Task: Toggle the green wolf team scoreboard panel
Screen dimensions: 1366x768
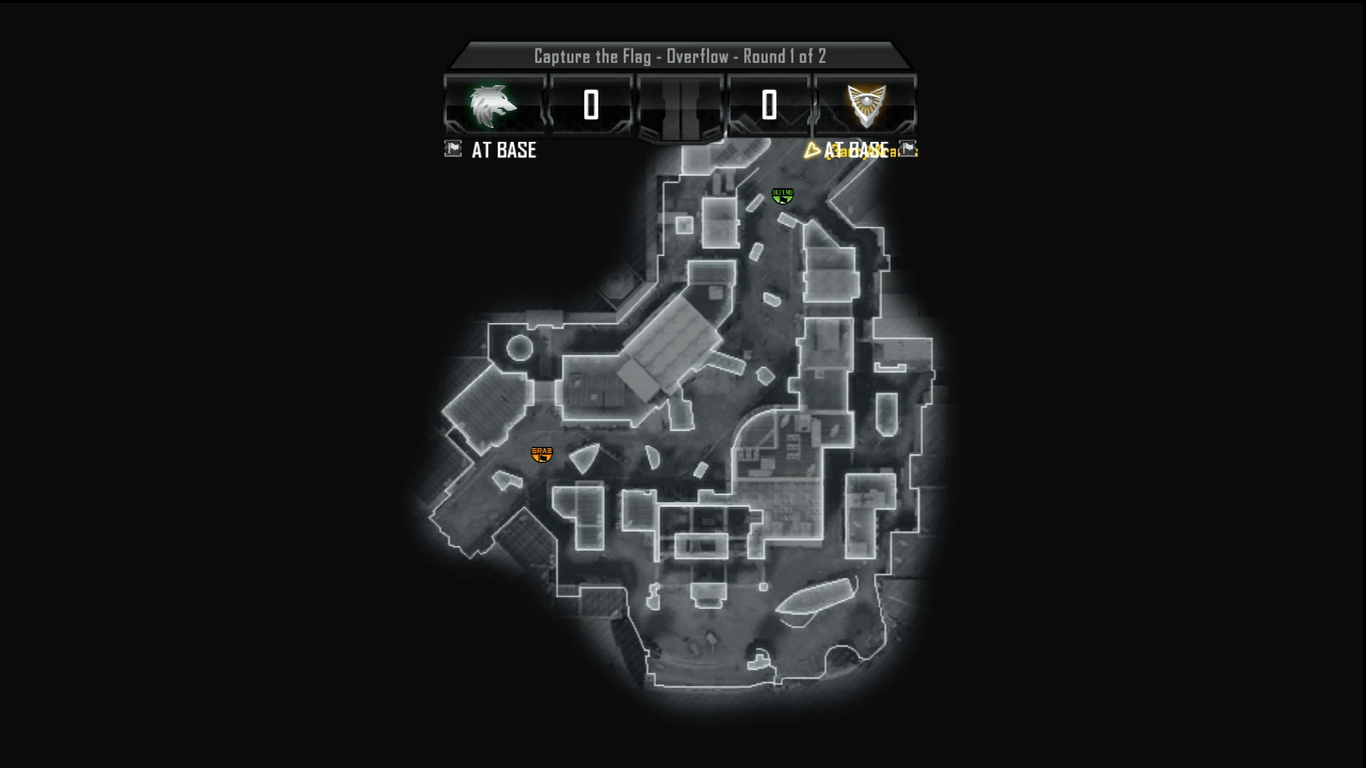Action: 491,104
